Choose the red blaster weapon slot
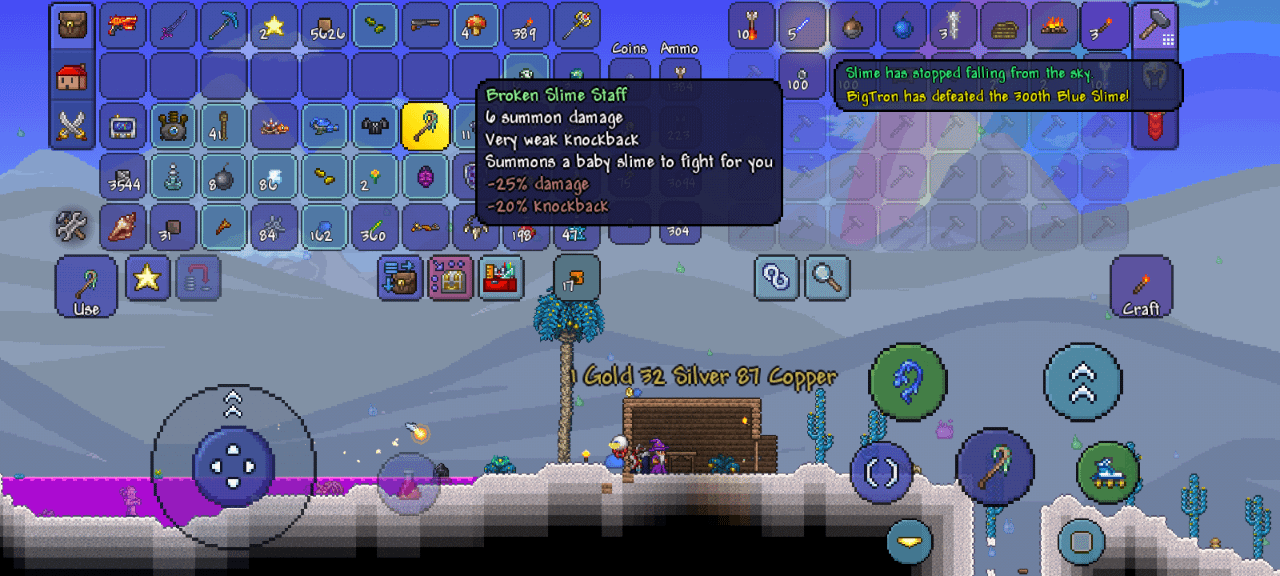This screenshot has width=1280, height=576. pyautogui.click(x=123, y=27)
